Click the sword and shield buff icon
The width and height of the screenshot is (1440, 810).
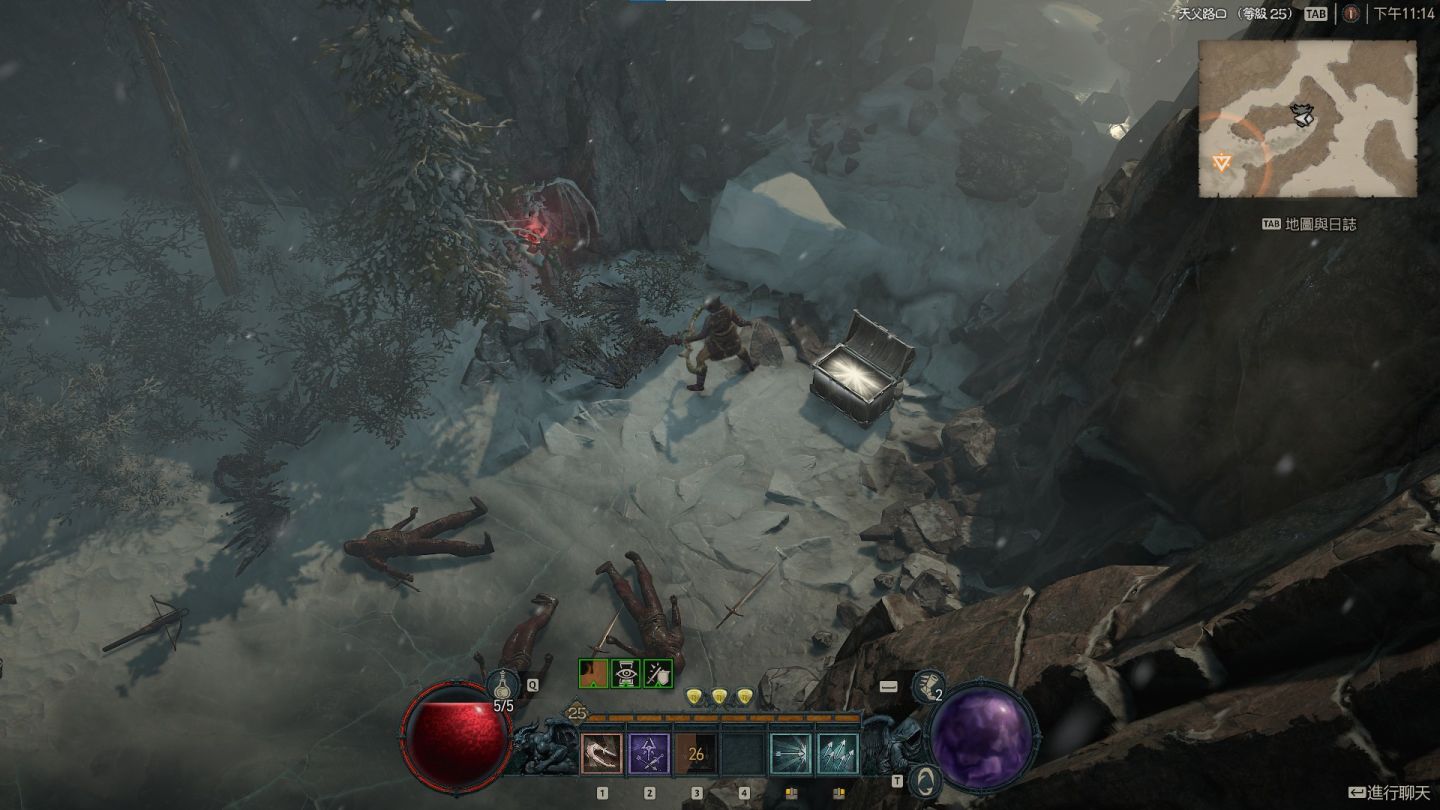(658, 674)
